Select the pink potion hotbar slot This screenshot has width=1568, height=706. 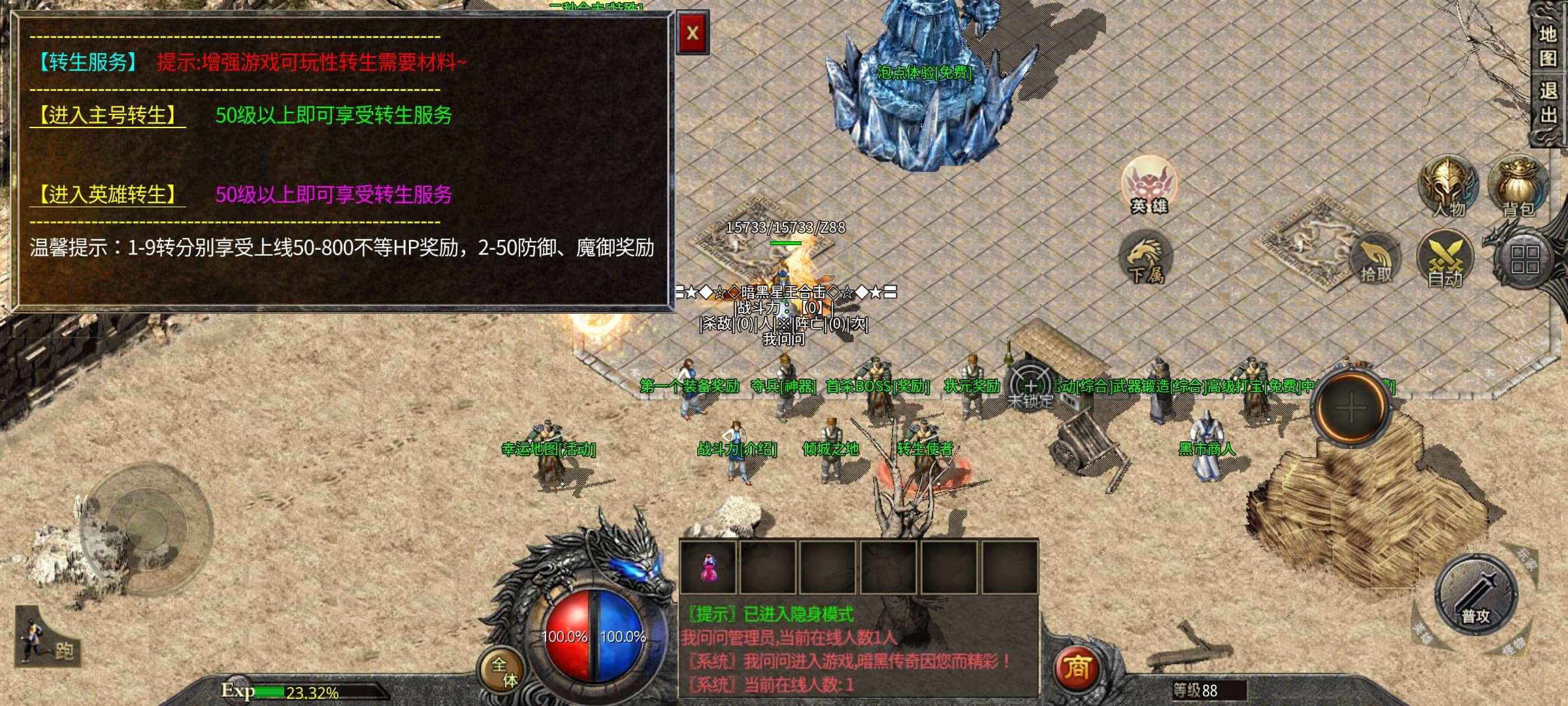(708, 567)
